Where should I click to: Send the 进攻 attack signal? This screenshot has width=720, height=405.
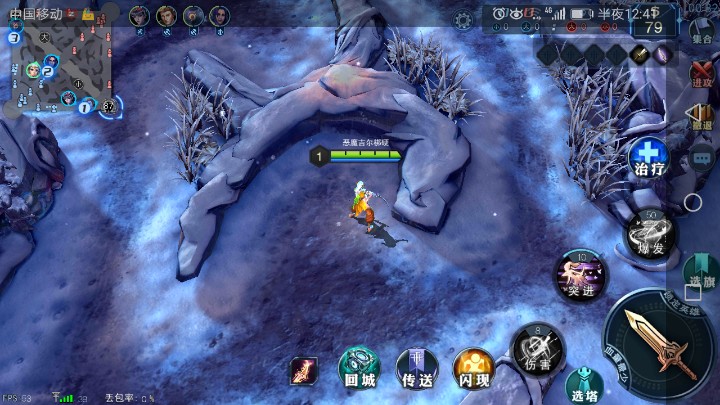[x=701, y=72]
